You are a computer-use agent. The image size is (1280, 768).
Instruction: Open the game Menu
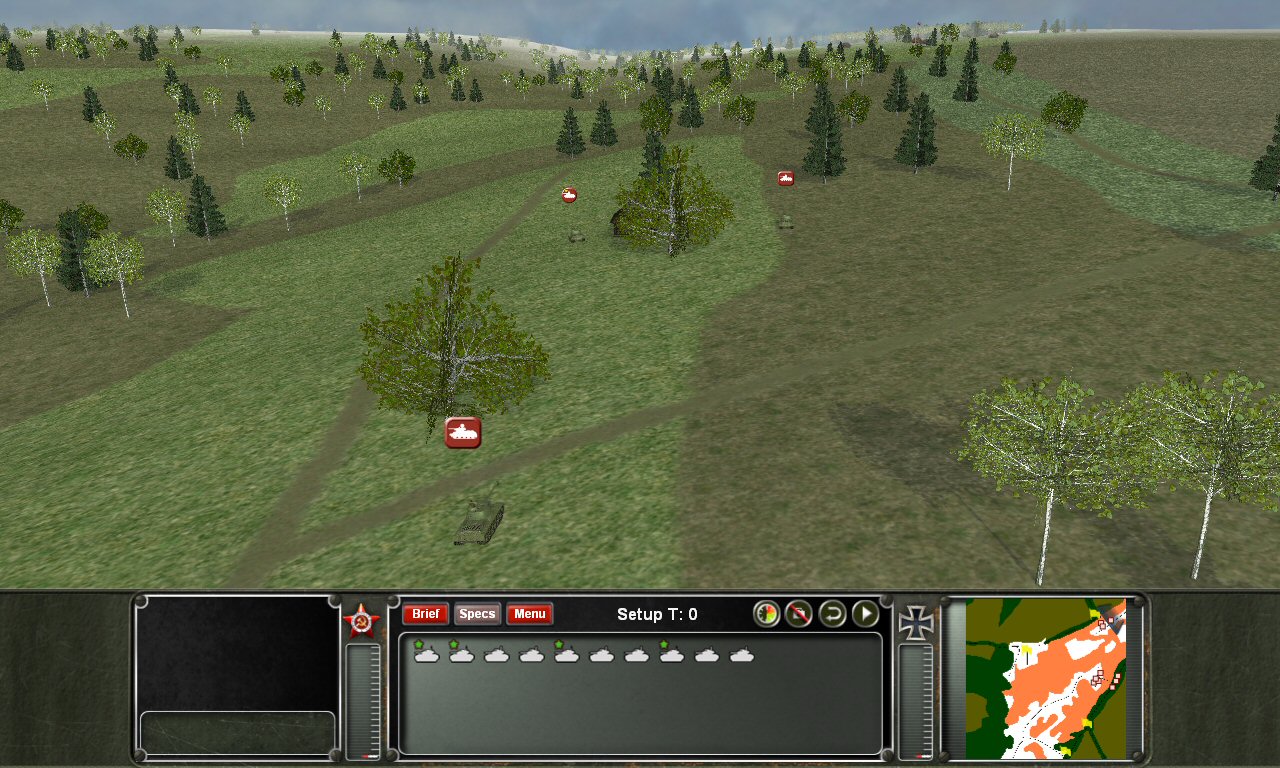click(x=529, y=614)
